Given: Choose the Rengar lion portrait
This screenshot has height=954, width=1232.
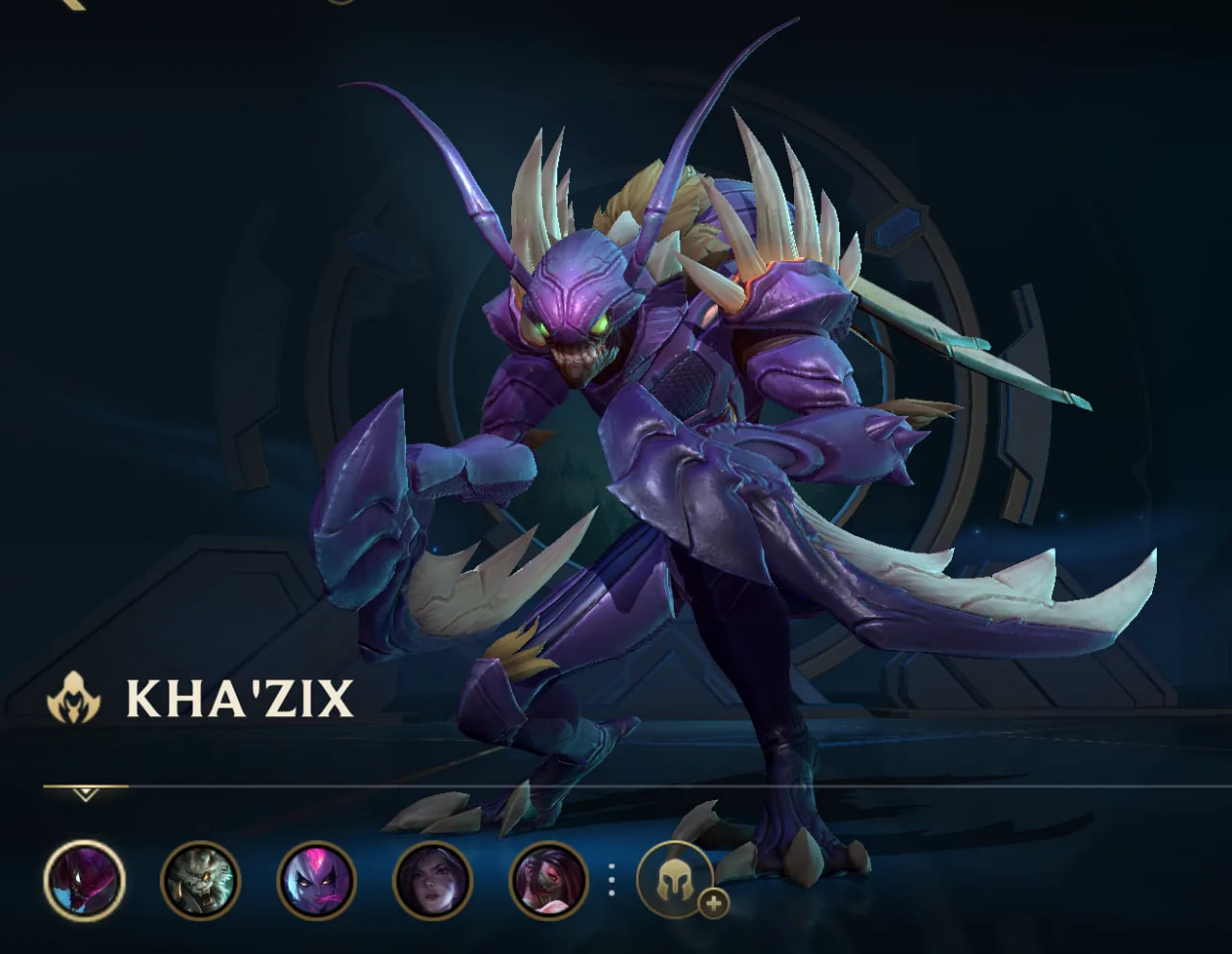Looking at the screenshot, I should click(200, 881).
